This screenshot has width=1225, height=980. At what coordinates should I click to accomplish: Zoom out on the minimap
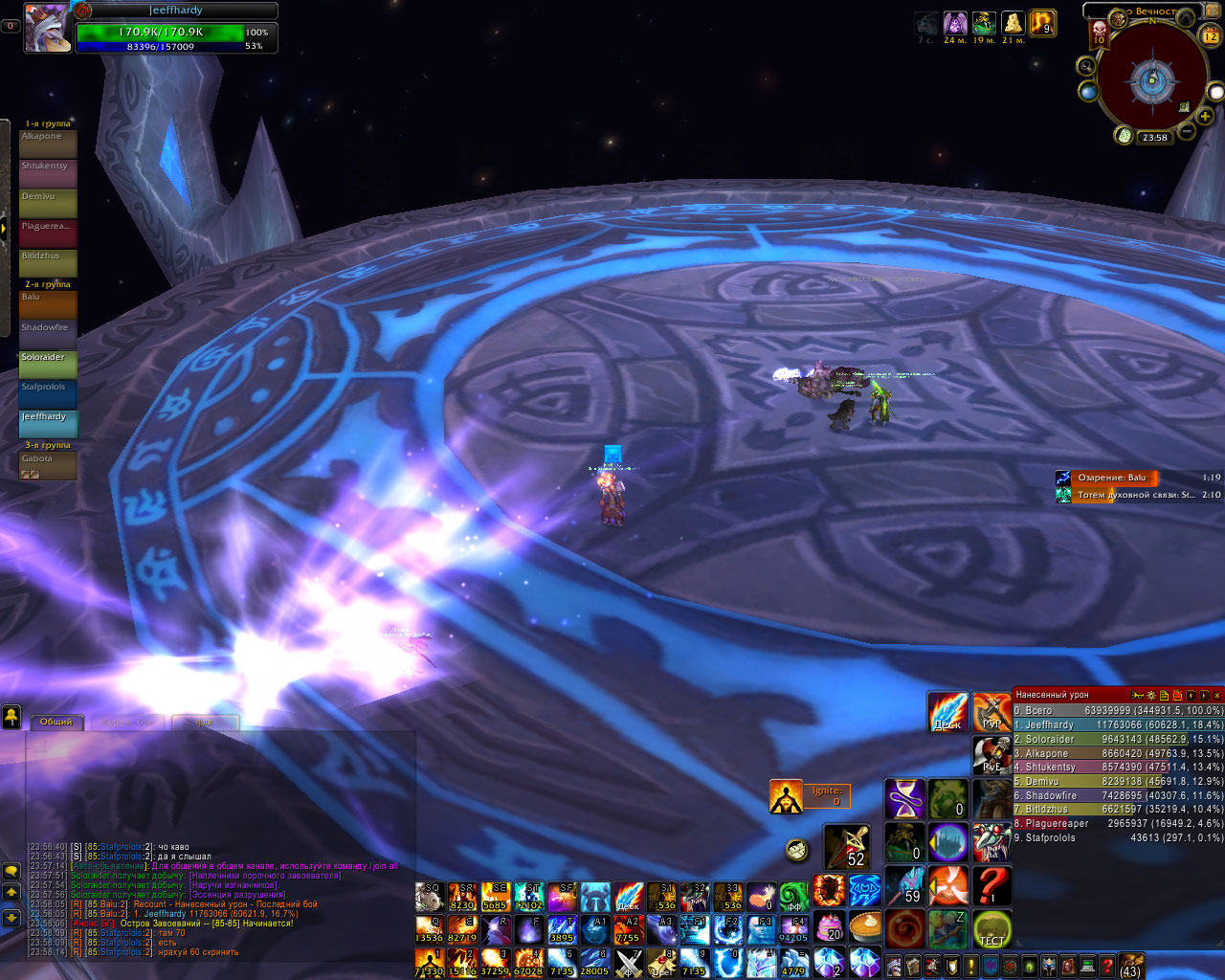(1186, 131)
